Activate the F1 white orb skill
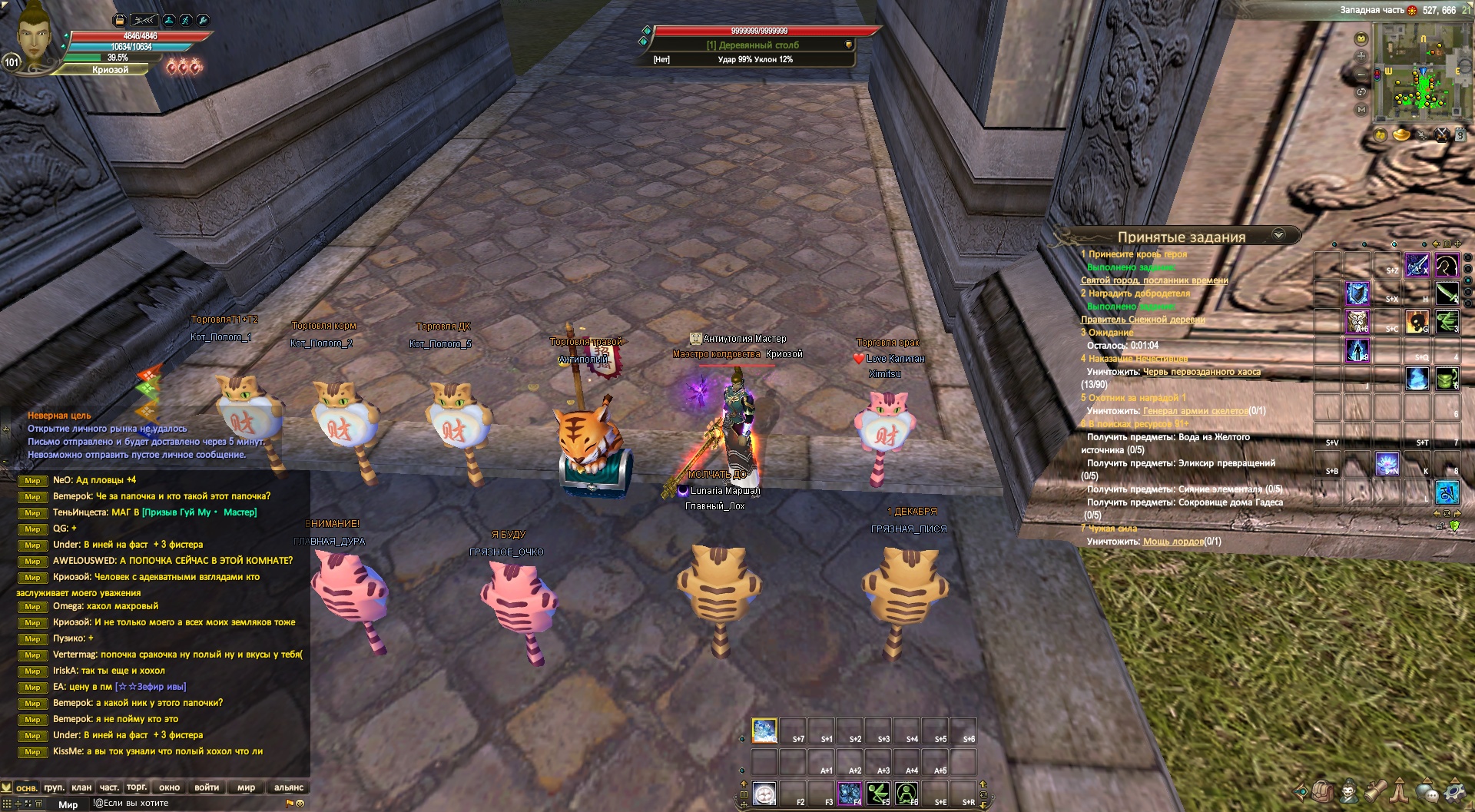1475x812 pixels. 764,793
